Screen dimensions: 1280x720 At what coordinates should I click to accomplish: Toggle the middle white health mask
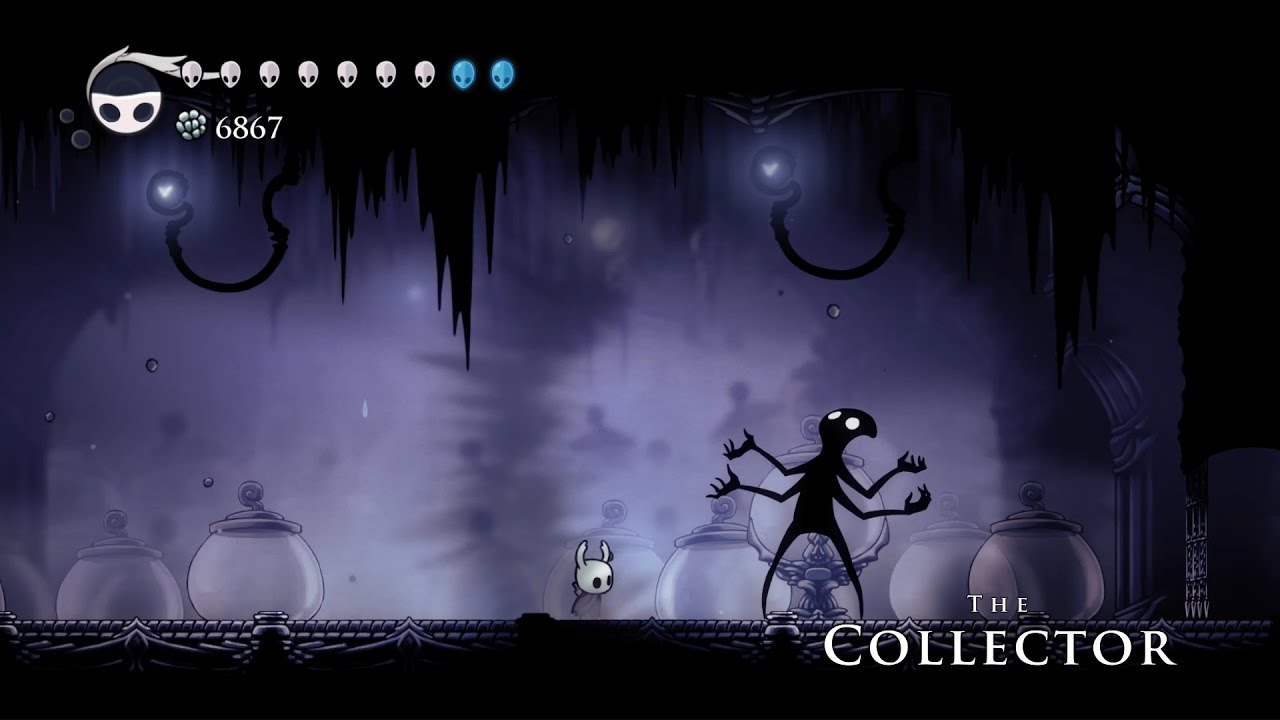(x=309, y=71)
